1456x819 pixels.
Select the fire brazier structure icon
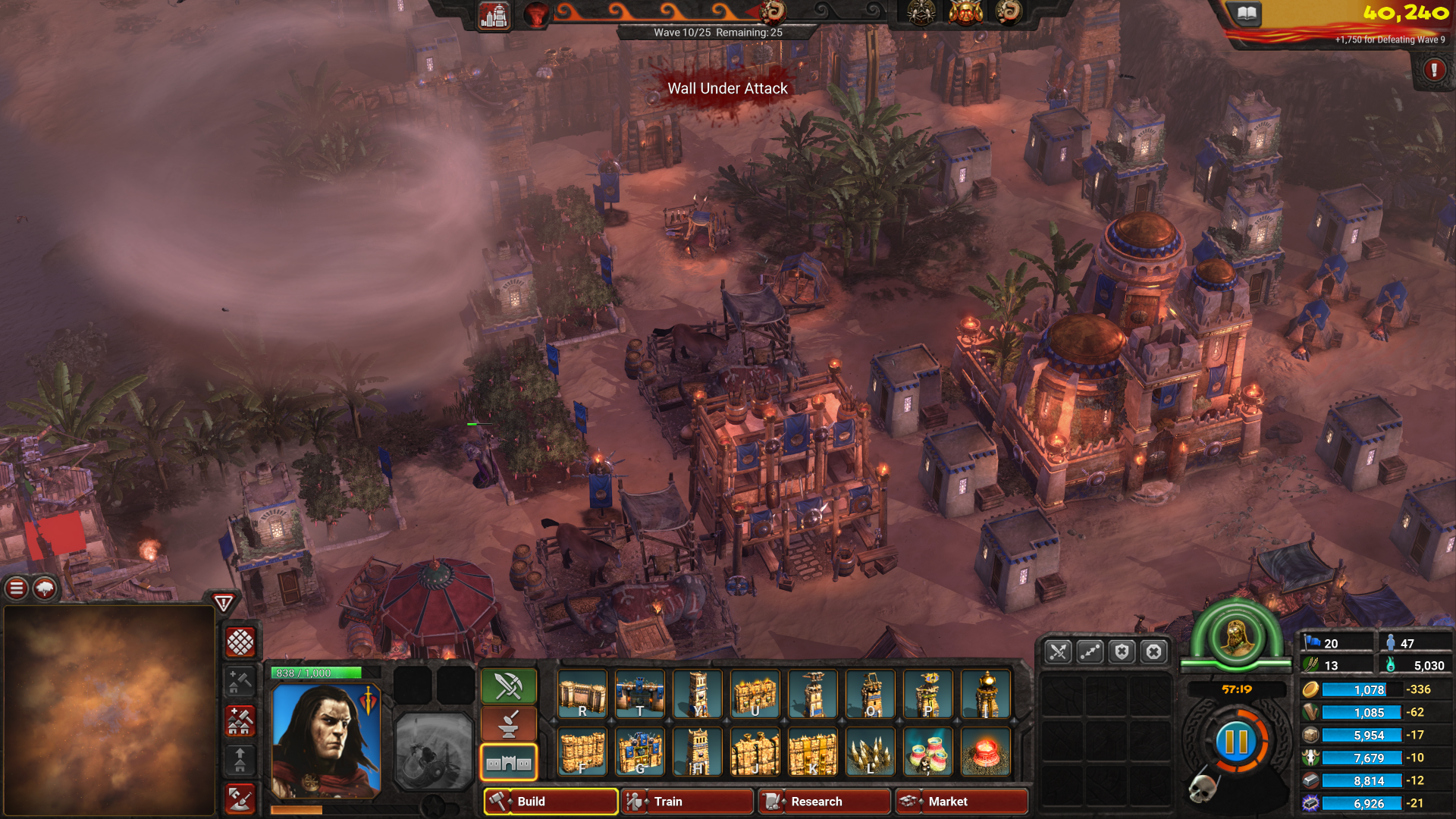[985, 752]
